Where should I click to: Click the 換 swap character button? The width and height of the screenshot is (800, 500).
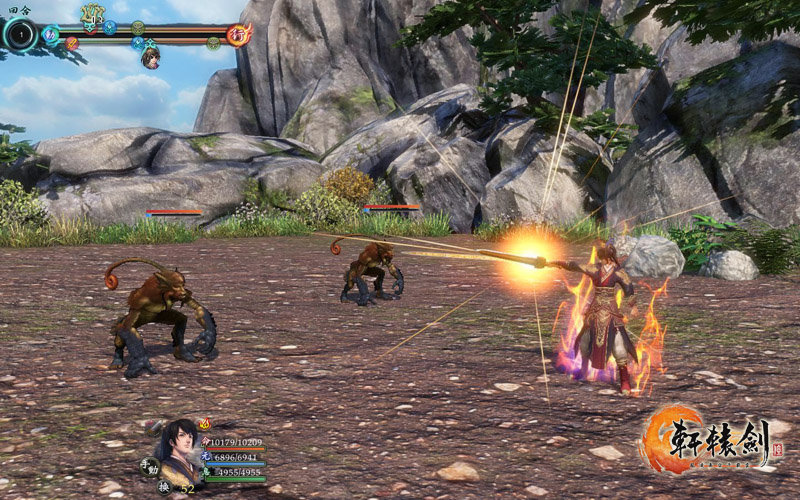click(x=163, y=486)
